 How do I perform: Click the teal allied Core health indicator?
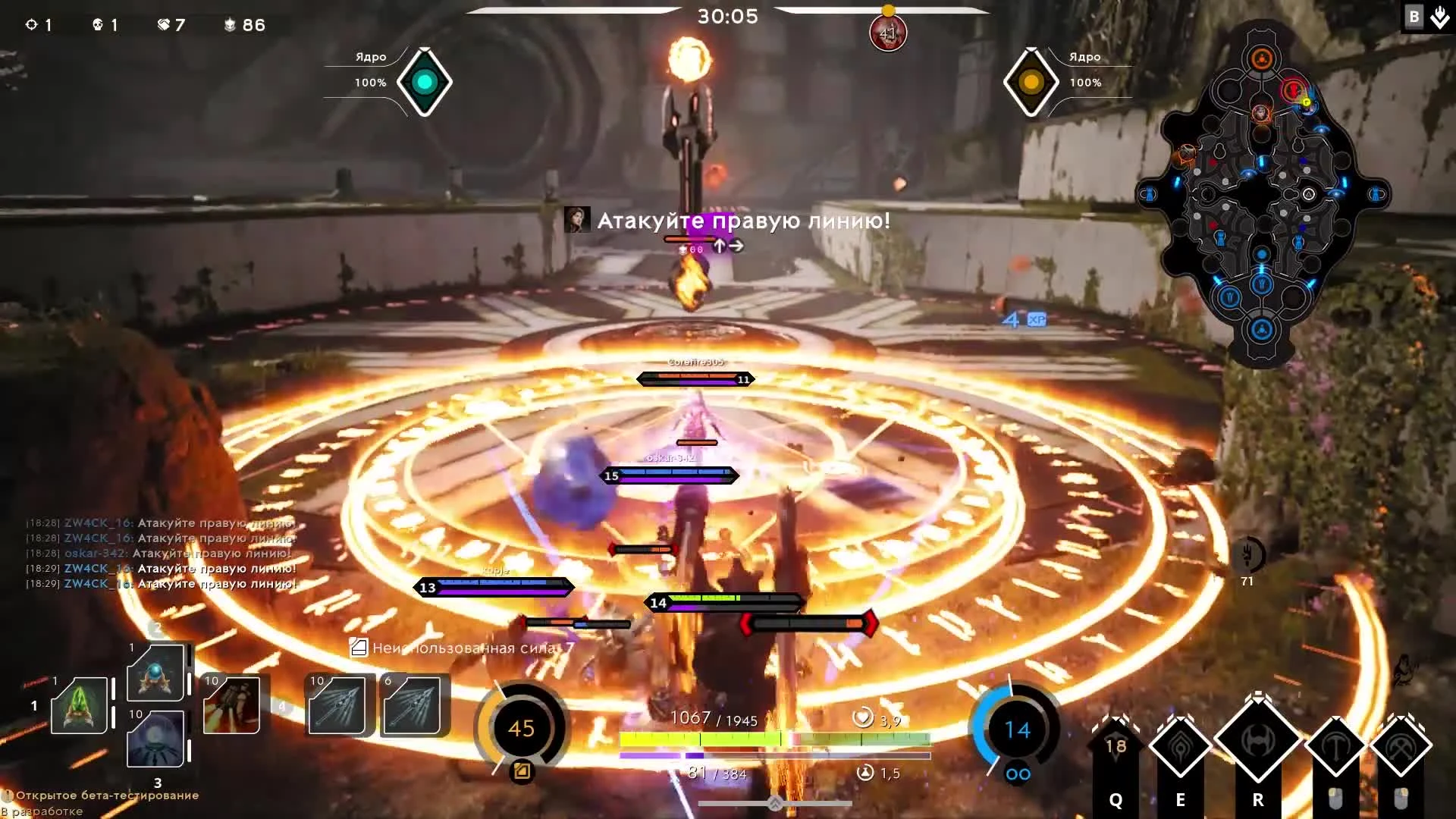click(425, 82)
